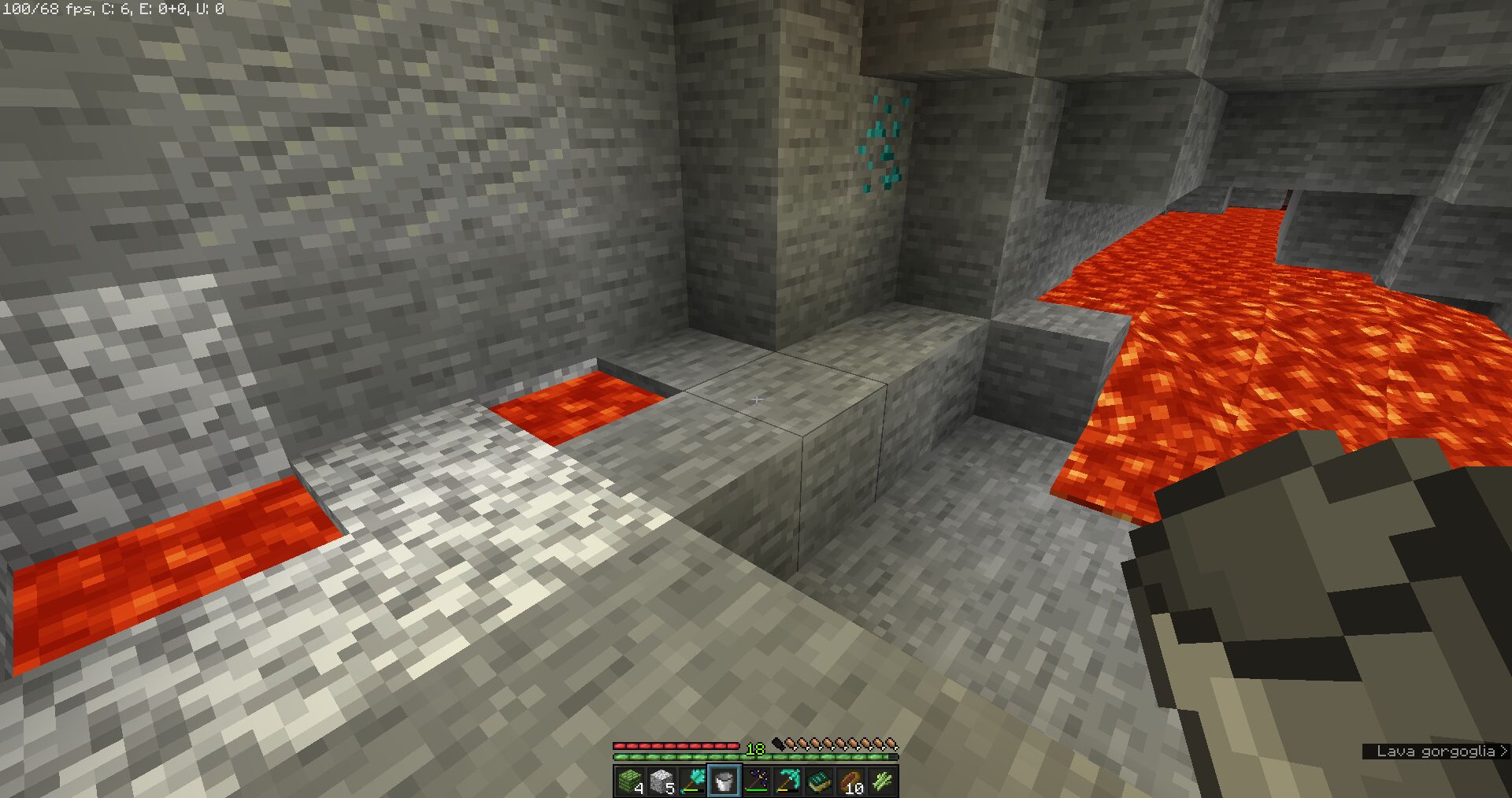Choose the sugar cane hotbar slot
1512x798 pixels.
[882, 781]
